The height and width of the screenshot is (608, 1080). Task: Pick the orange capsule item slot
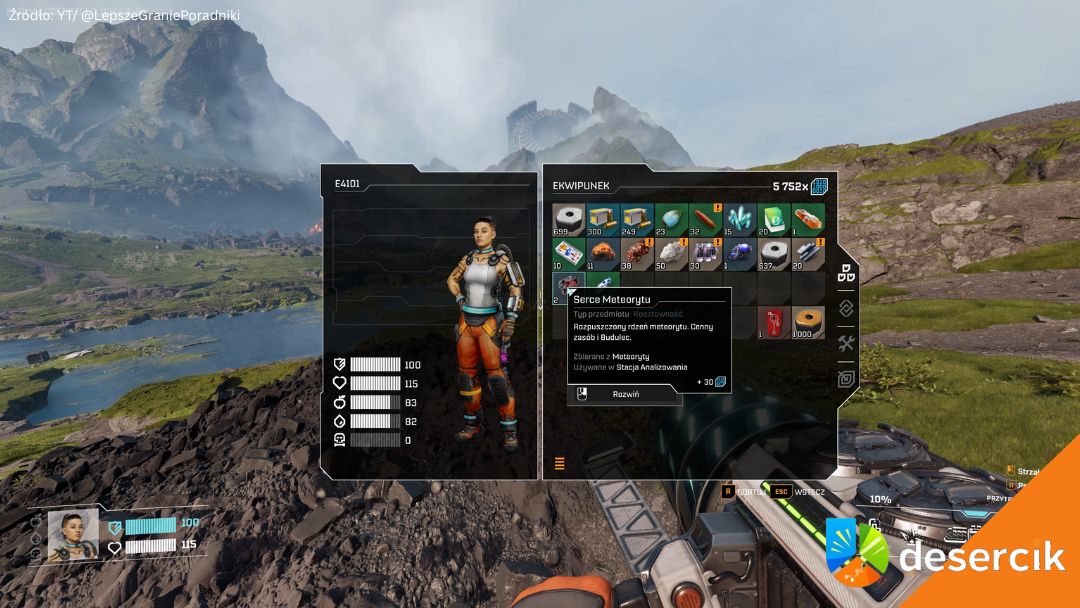point(807,219)
